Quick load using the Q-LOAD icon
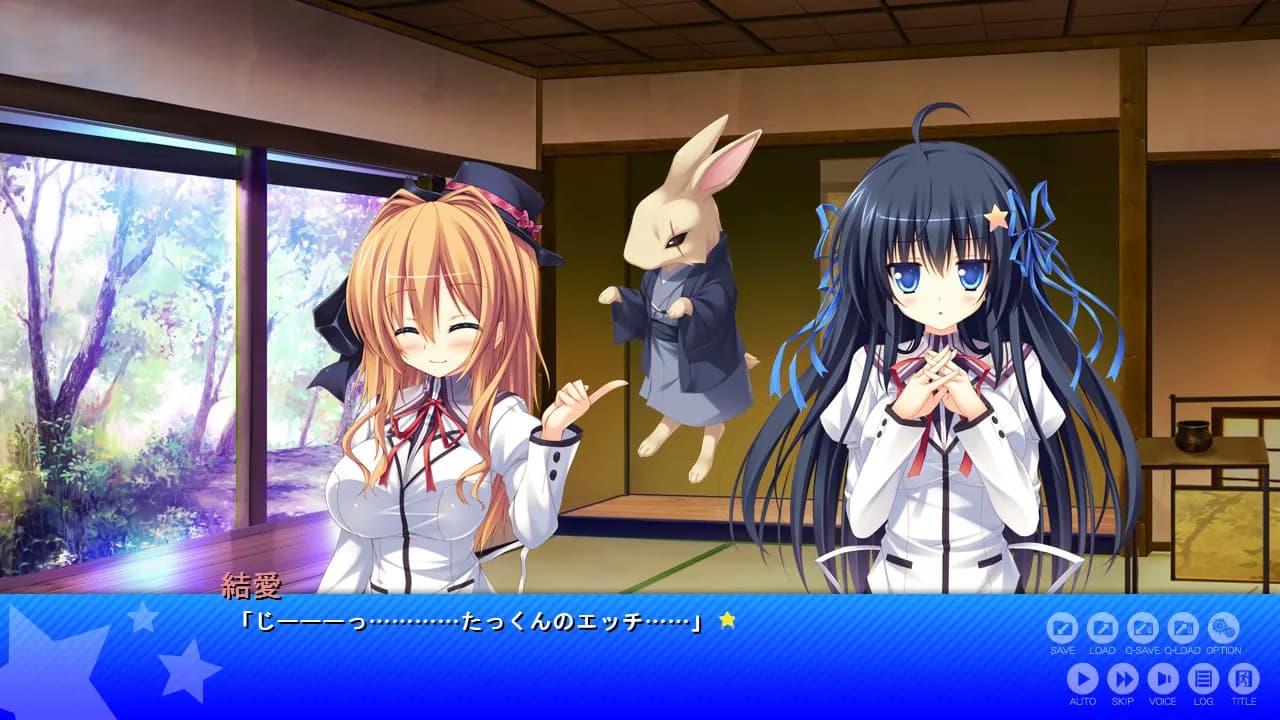The height and width of the screenshot is (720, 1280). [x=1183, y=628]
